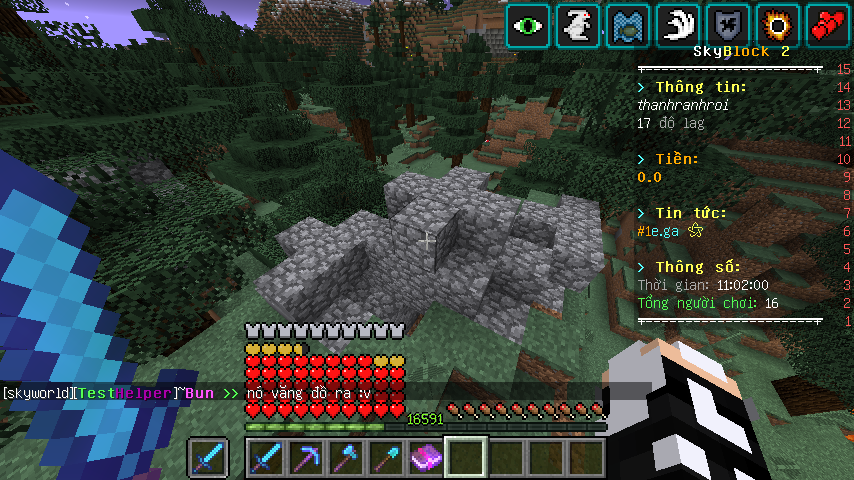
Task: Select the diamond shovel hotbar slot
Action: point(385,457)
